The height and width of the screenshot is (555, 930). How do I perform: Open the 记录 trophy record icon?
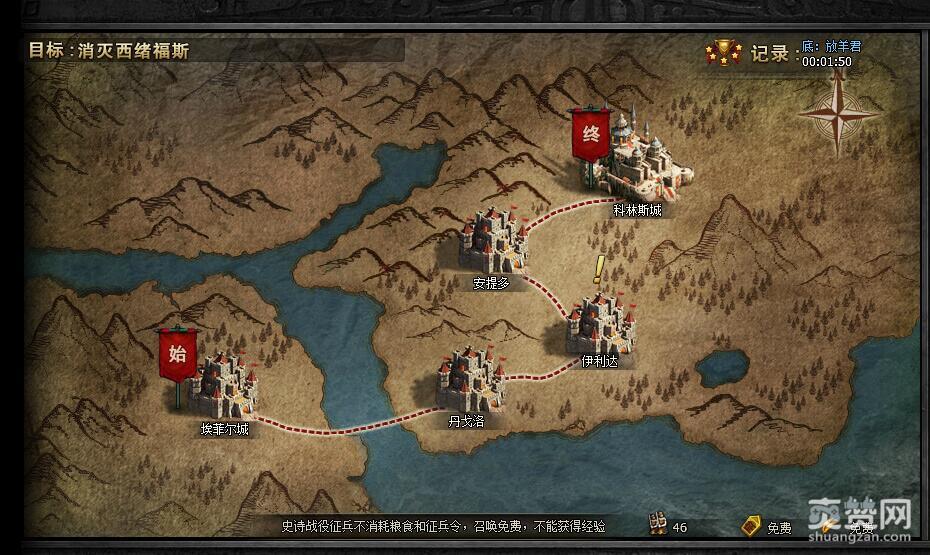coord(722,52)
